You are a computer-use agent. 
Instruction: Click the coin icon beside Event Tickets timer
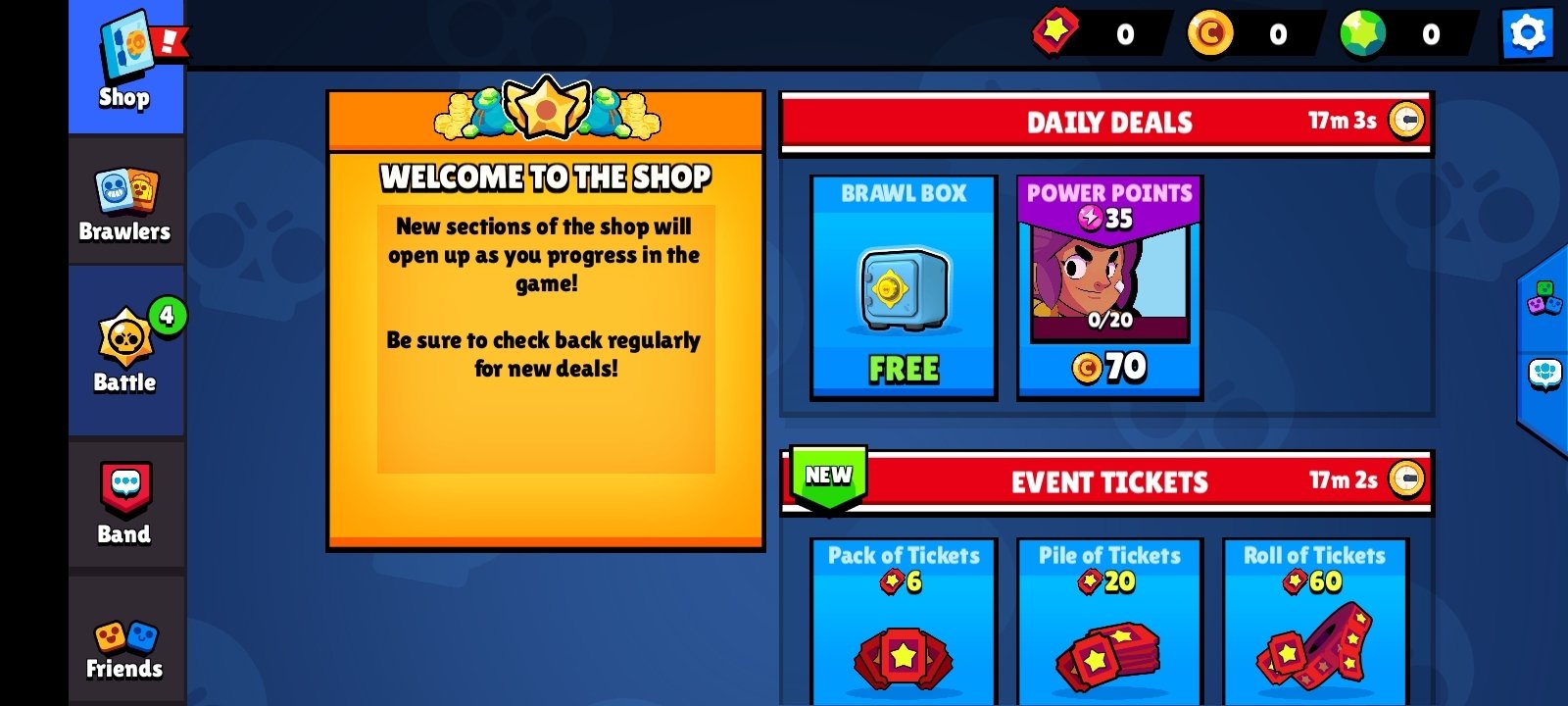click(1405, 480)
